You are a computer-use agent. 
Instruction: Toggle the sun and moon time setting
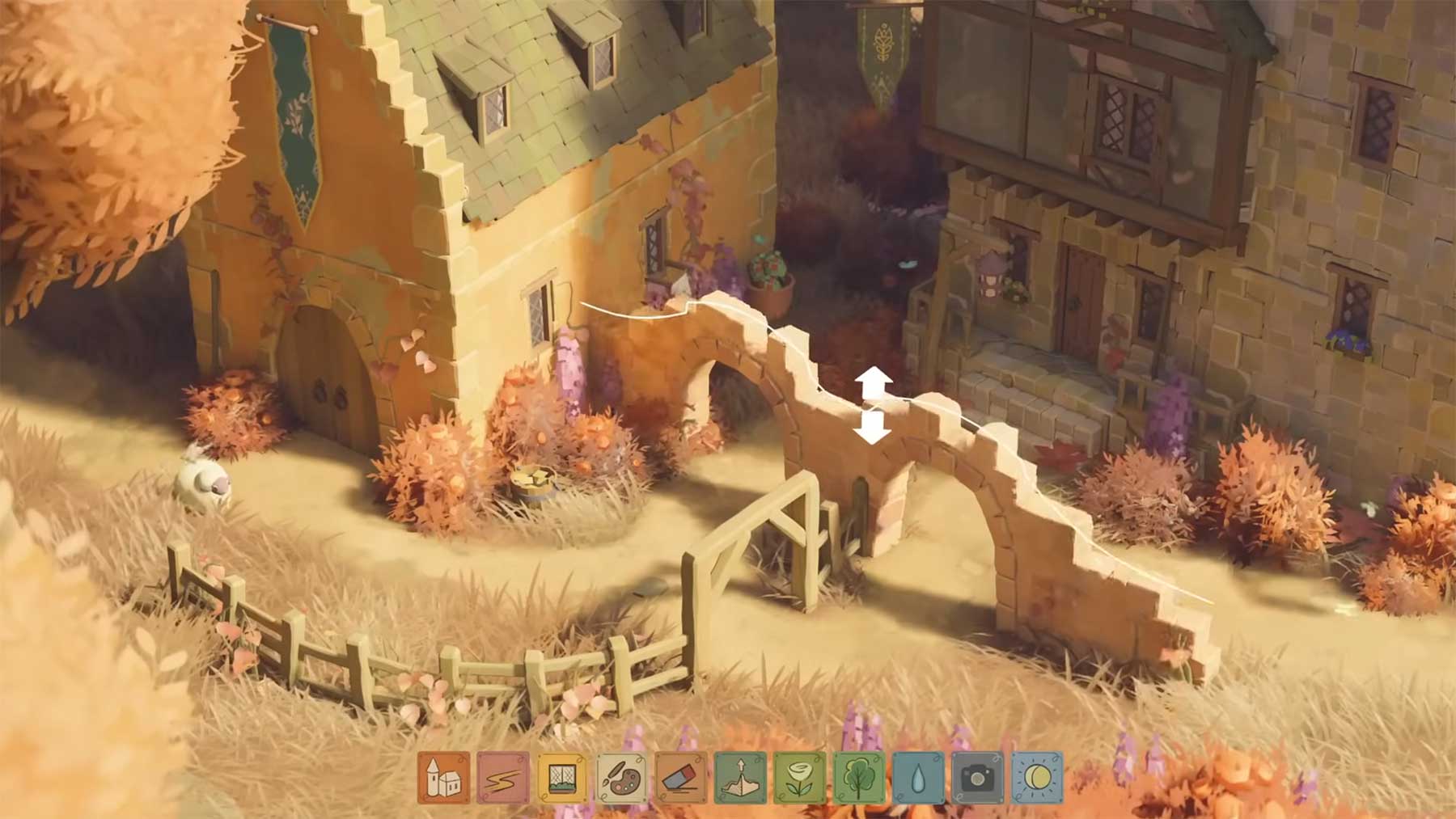click(1037, 778)
